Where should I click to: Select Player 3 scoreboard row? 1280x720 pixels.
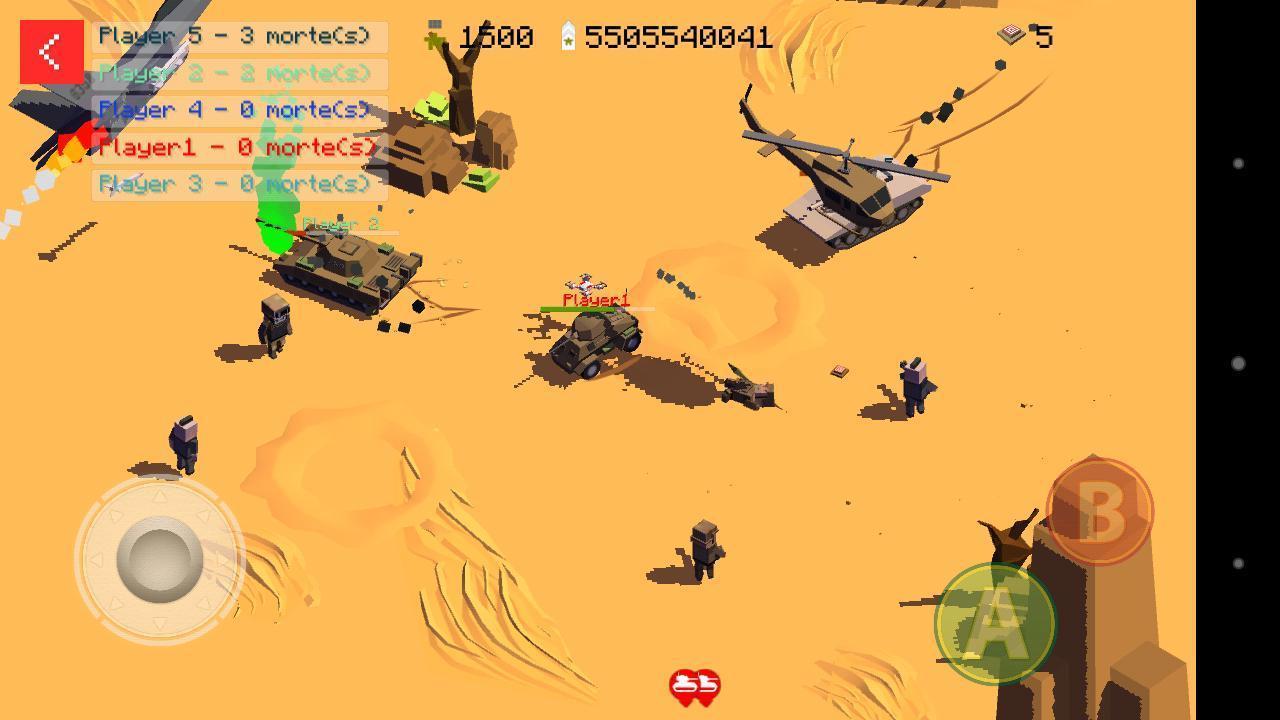click(x=239, y=184)
